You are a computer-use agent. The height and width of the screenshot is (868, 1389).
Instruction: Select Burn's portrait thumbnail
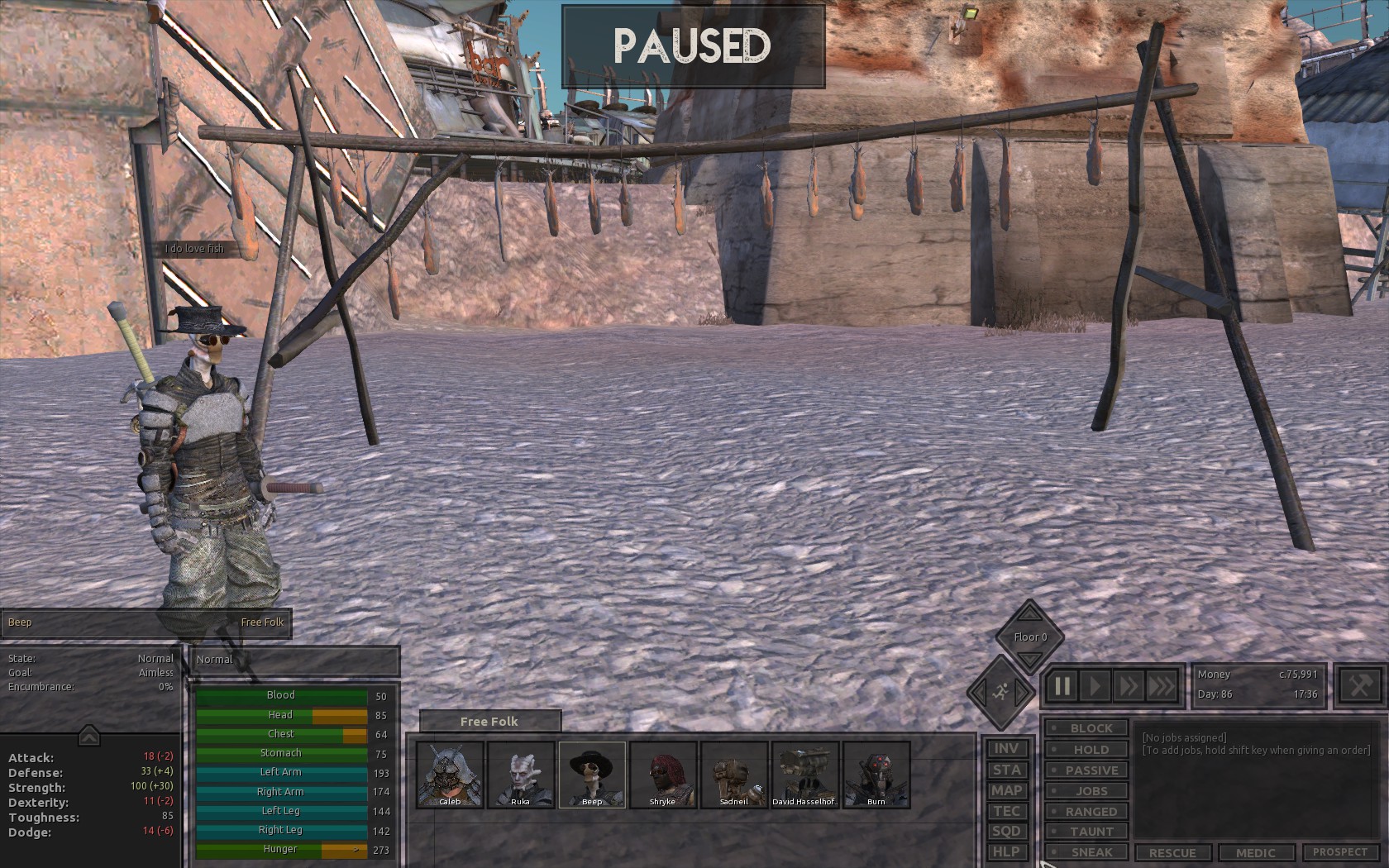click(x=875, y=775)
